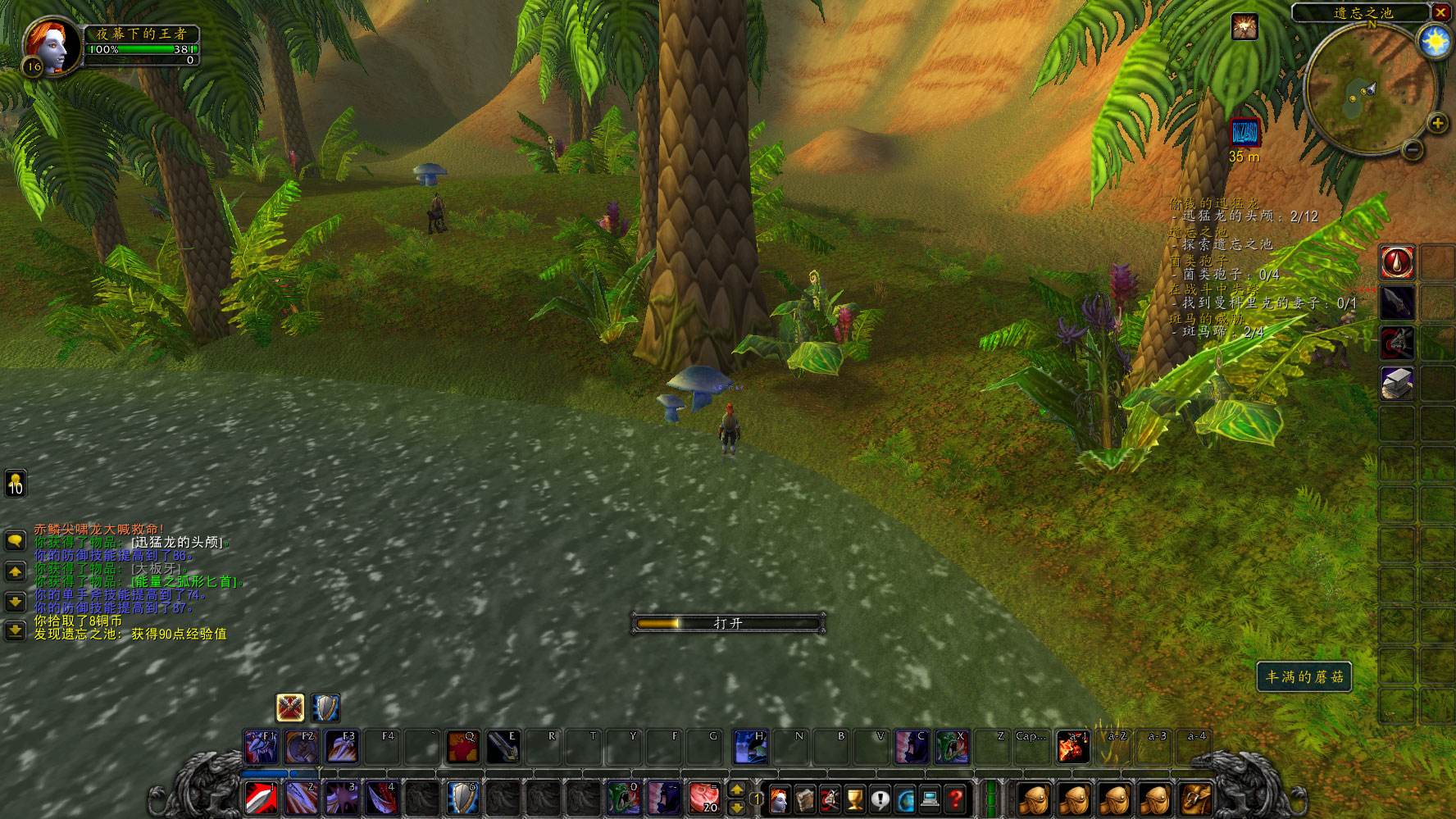
Task: Open the backpack at the bar's end
Action: (1194, 798)
